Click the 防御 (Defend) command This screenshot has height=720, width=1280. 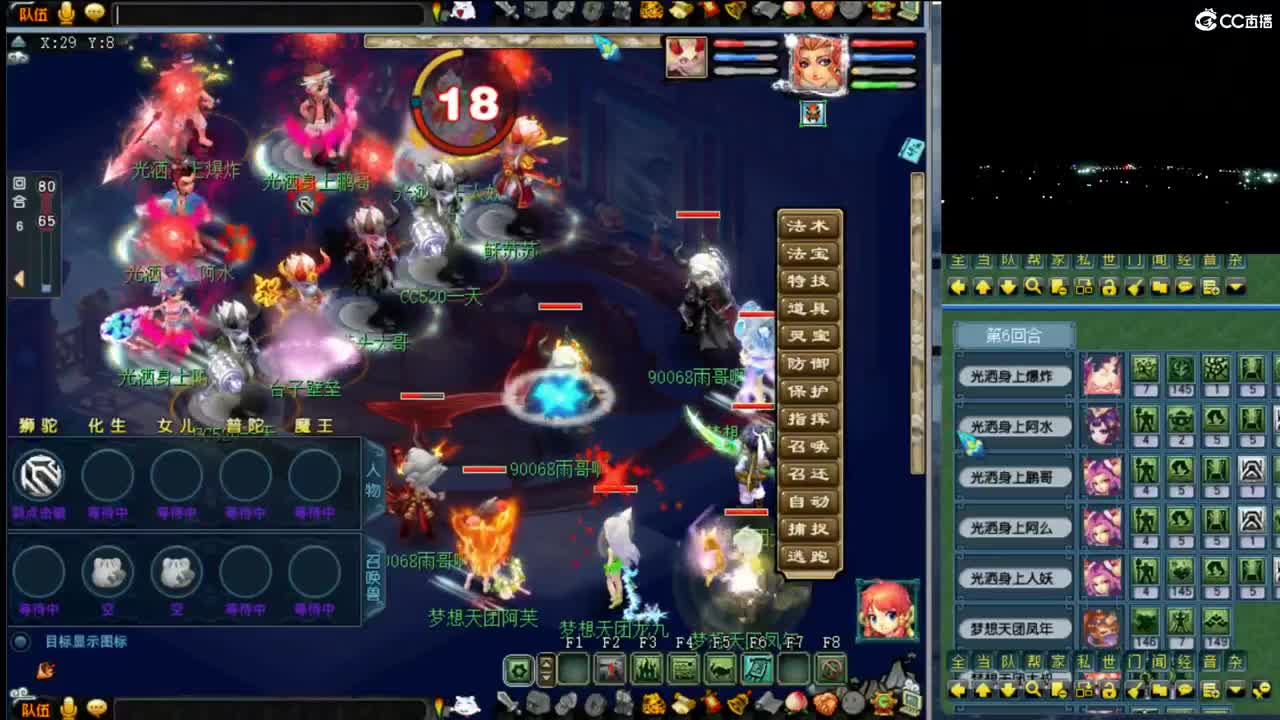click(810, 362)
